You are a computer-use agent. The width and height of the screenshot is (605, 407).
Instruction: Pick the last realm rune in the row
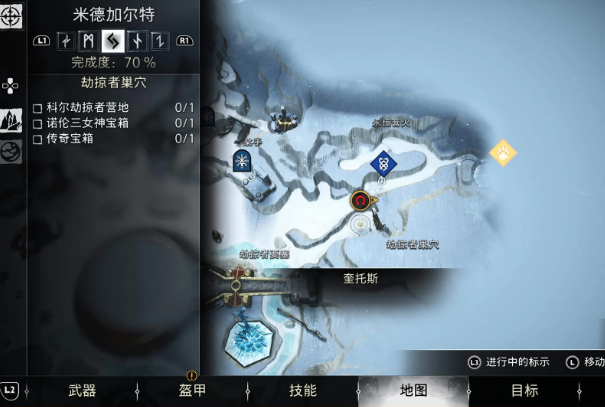click(x=157, y=41)
